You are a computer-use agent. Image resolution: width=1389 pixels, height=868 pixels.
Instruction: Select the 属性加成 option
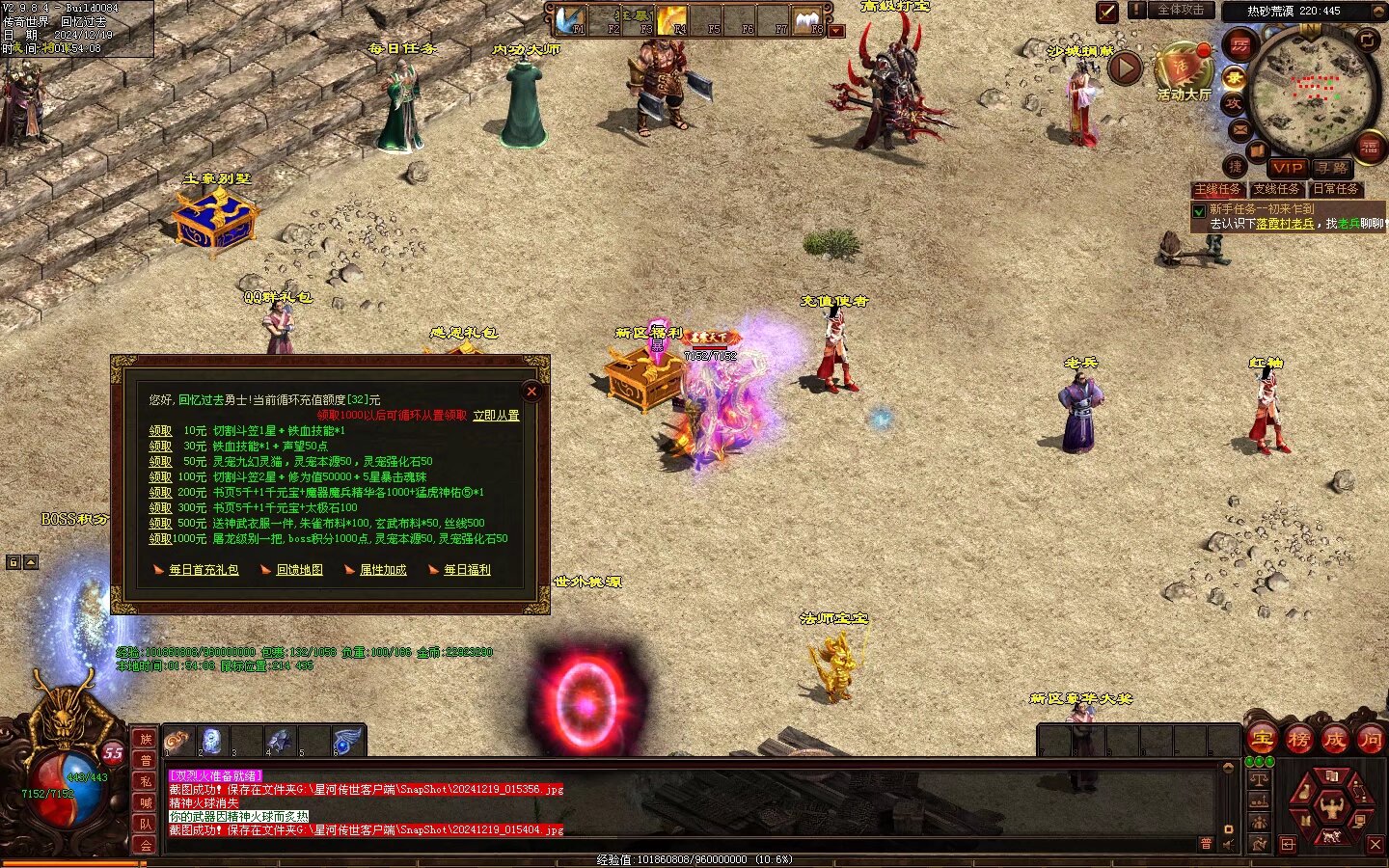(383, 570)
